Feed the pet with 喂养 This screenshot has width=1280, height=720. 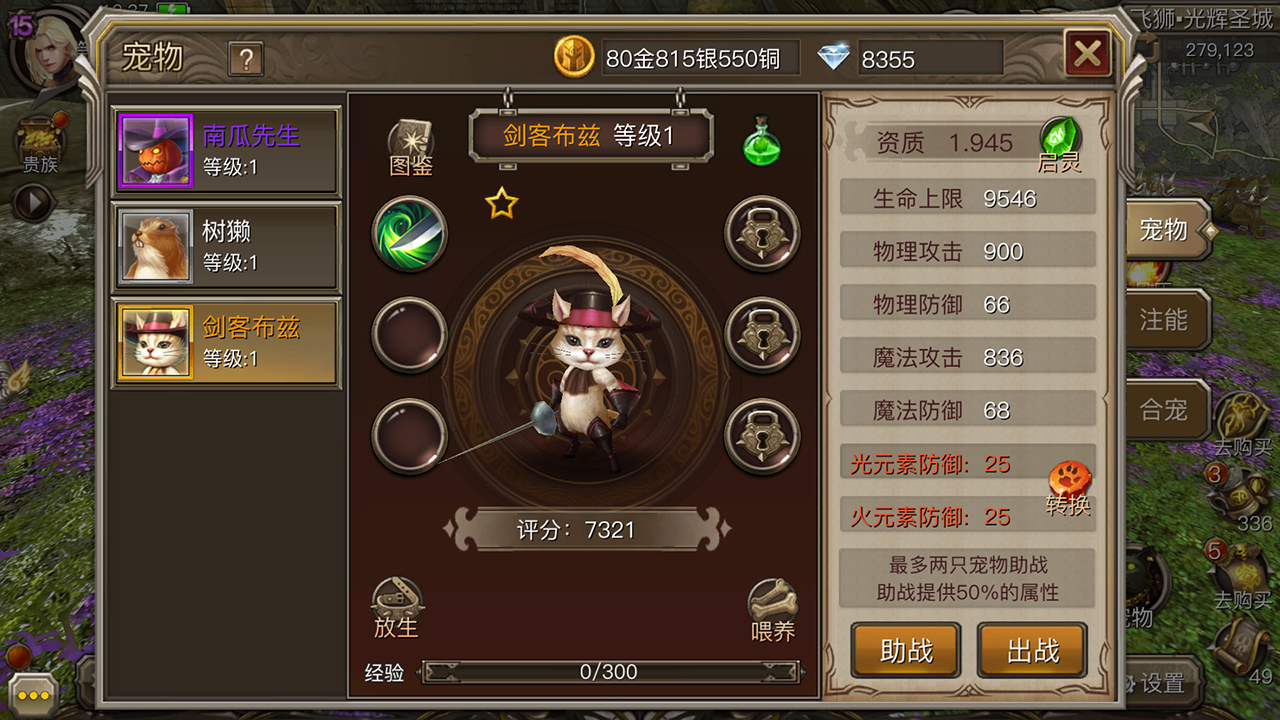[772, 610]
